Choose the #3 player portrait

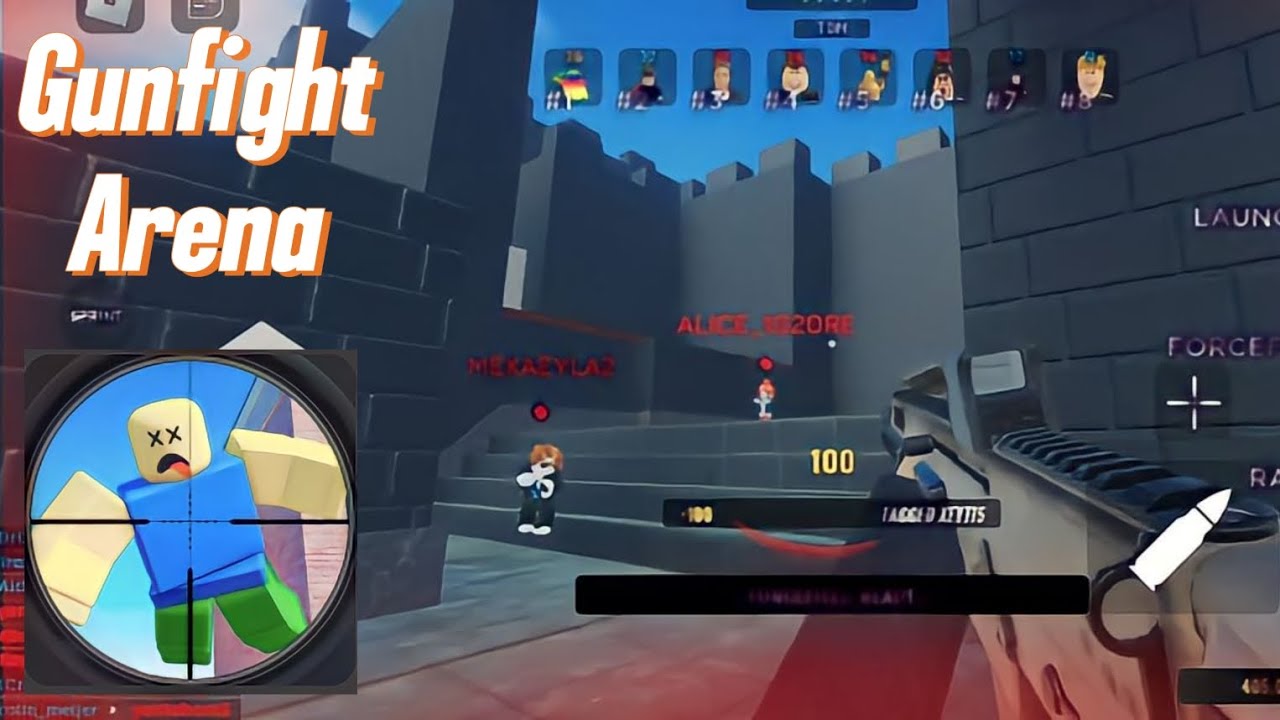pyautogui.click(x=721, y=77)
